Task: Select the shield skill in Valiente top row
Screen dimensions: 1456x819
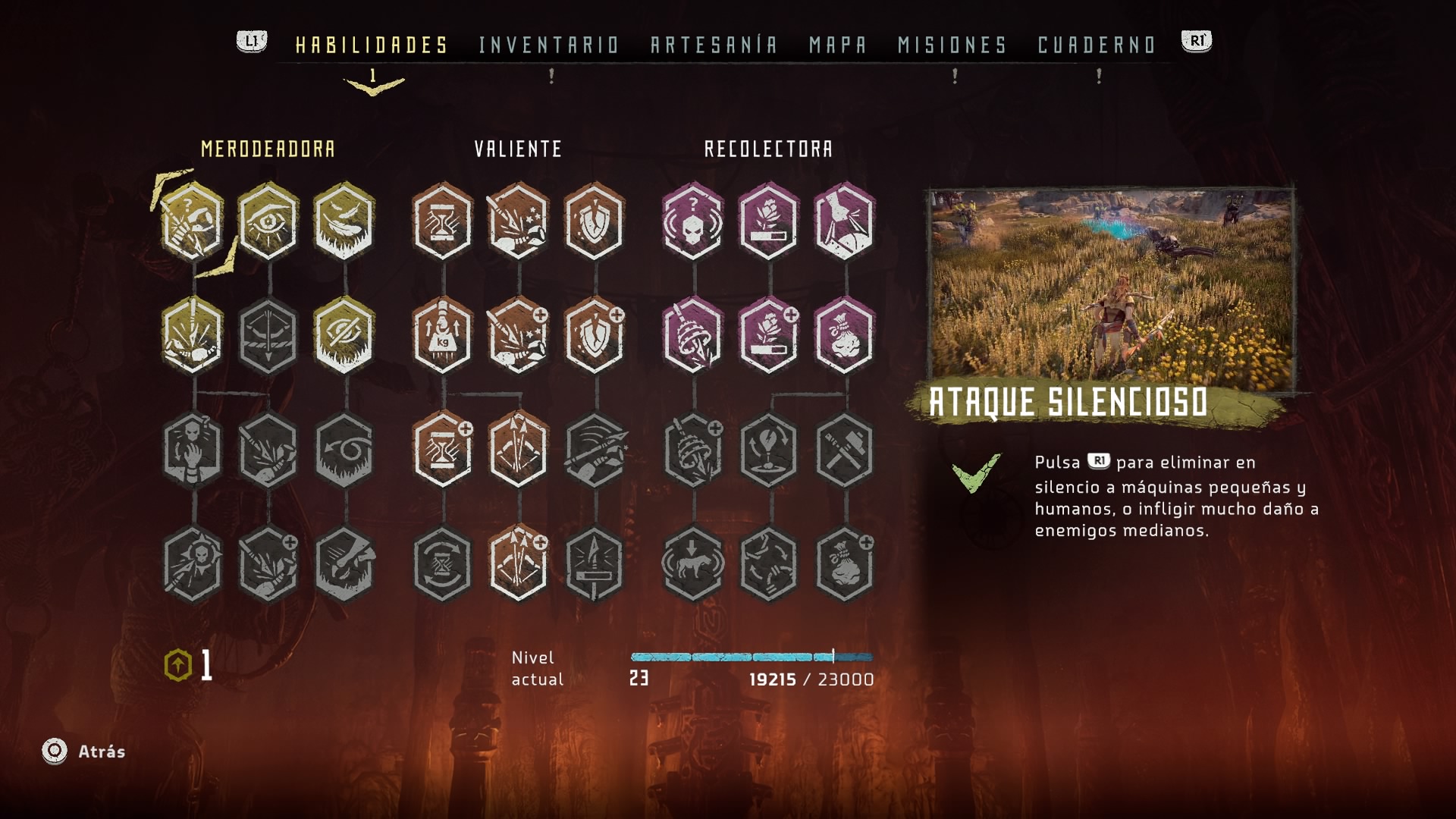Action: tap(595, 221)
